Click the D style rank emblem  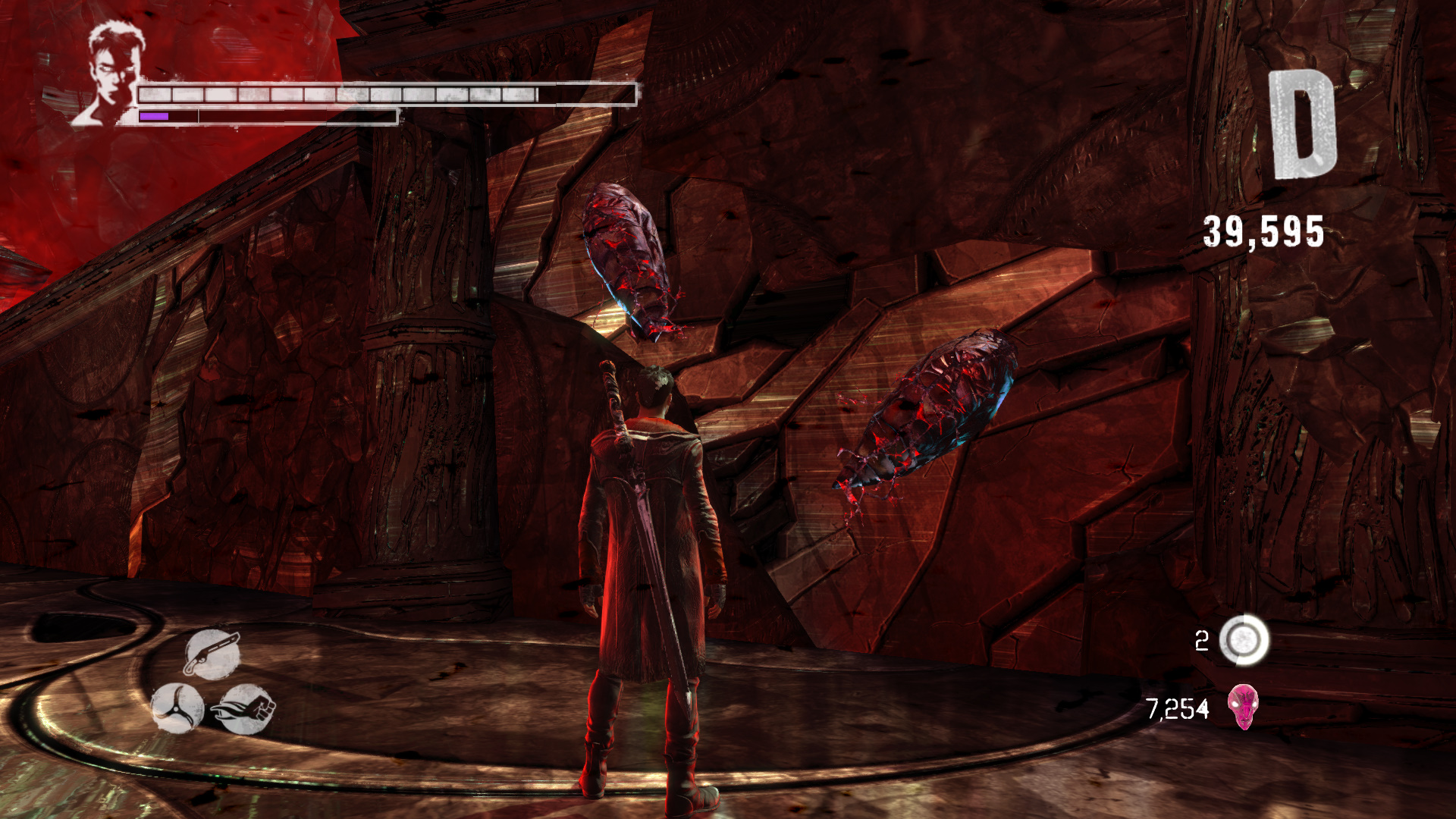[1302, 125]
